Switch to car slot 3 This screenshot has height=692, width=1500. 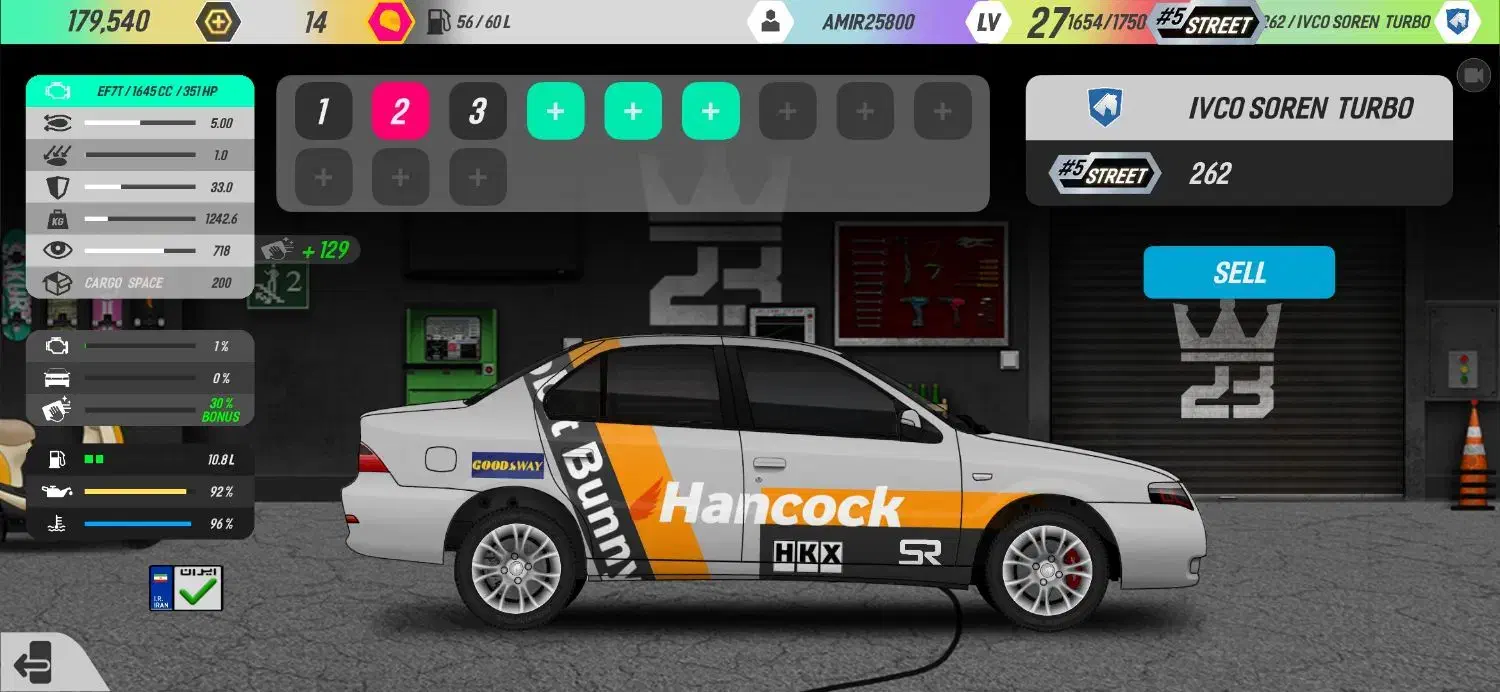(x=477, y=111)
